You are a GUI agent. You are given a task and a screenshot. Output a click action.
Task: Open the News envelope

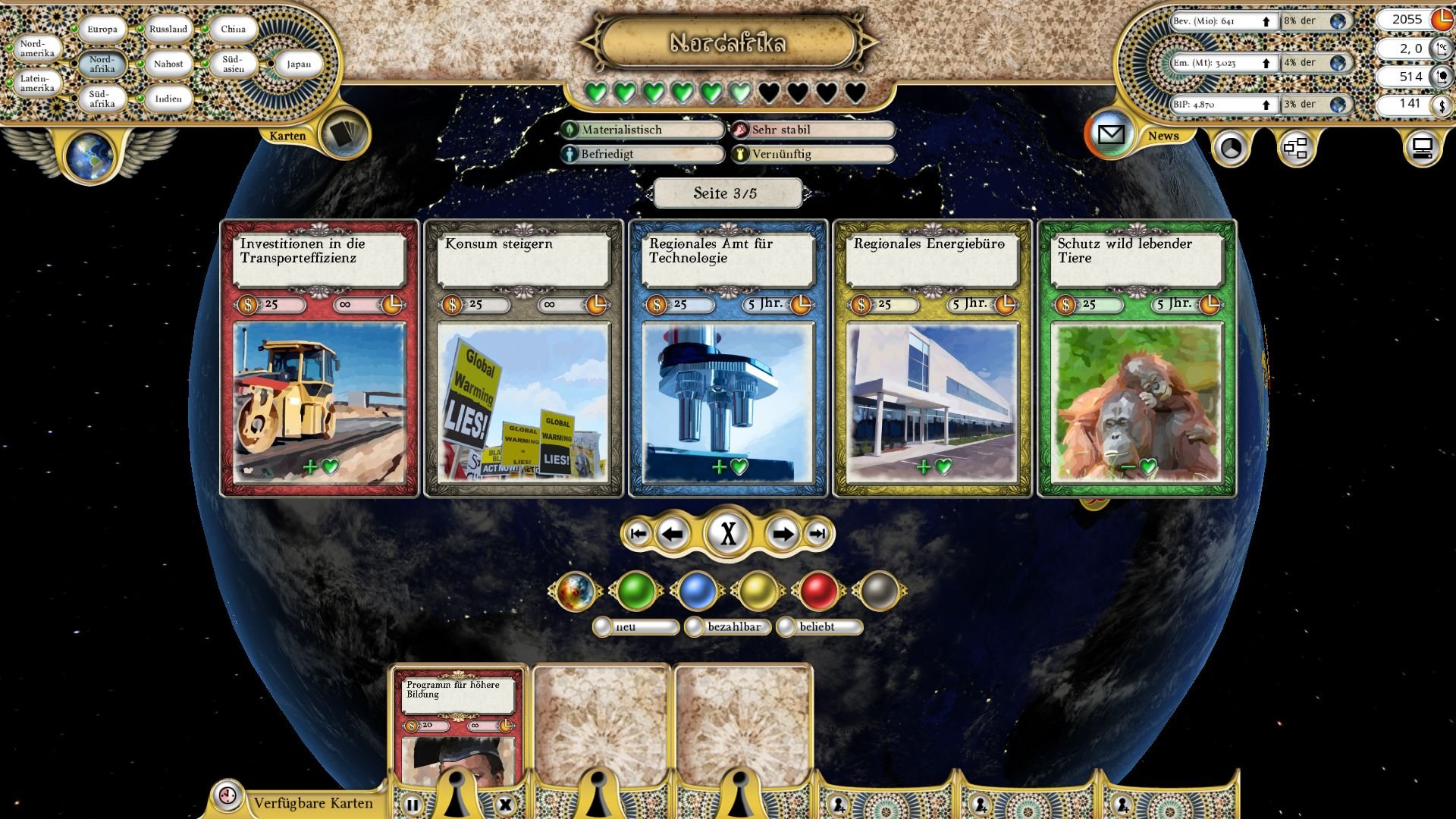pyautogui.click(x=1111, y=135)
